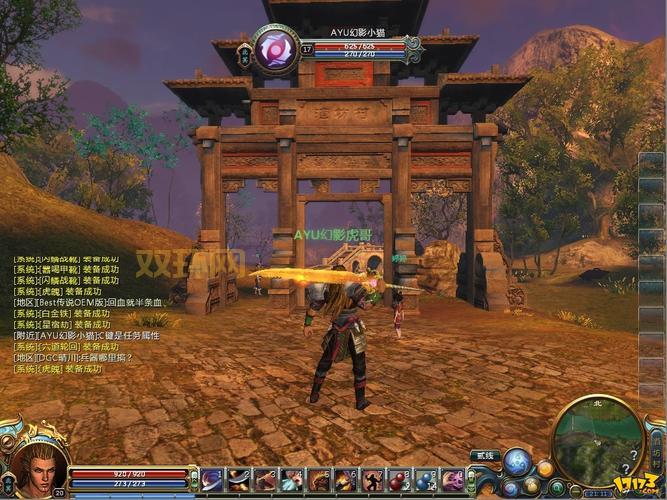
Task: Activate the golden axe skill in slot 6
Action: 346,480
